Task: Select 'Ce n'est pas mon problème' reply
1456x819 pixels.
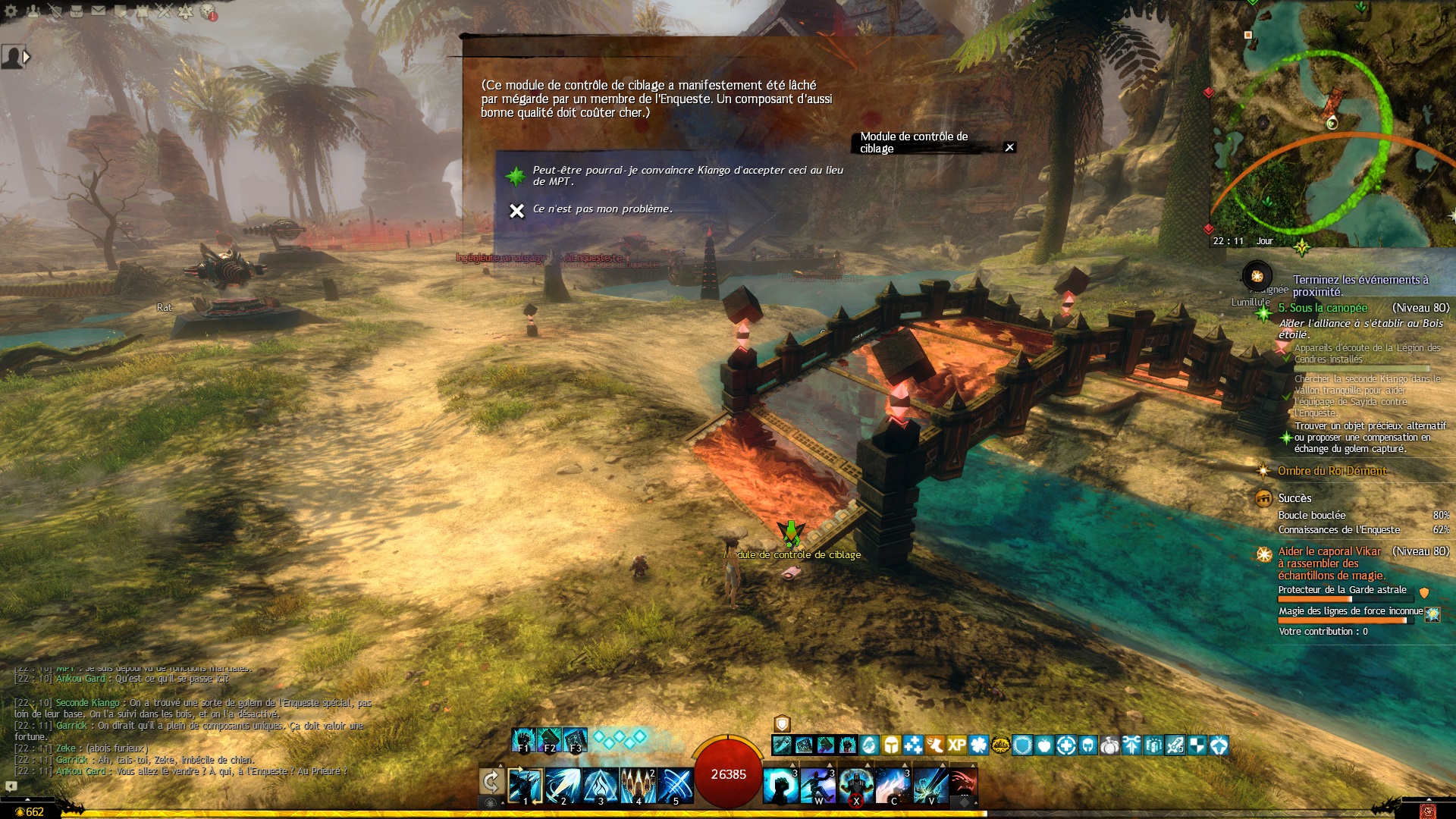Action: (x=602, y=209)
